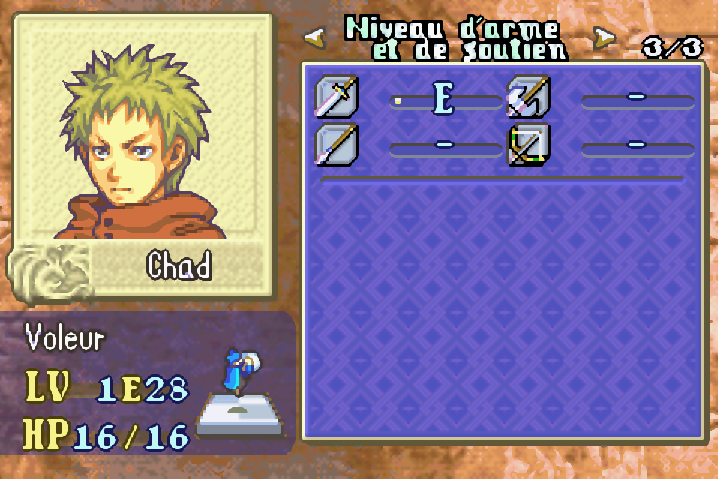
Task: Select the lance weapon rank icon
Action: click(x=336, y=143)
